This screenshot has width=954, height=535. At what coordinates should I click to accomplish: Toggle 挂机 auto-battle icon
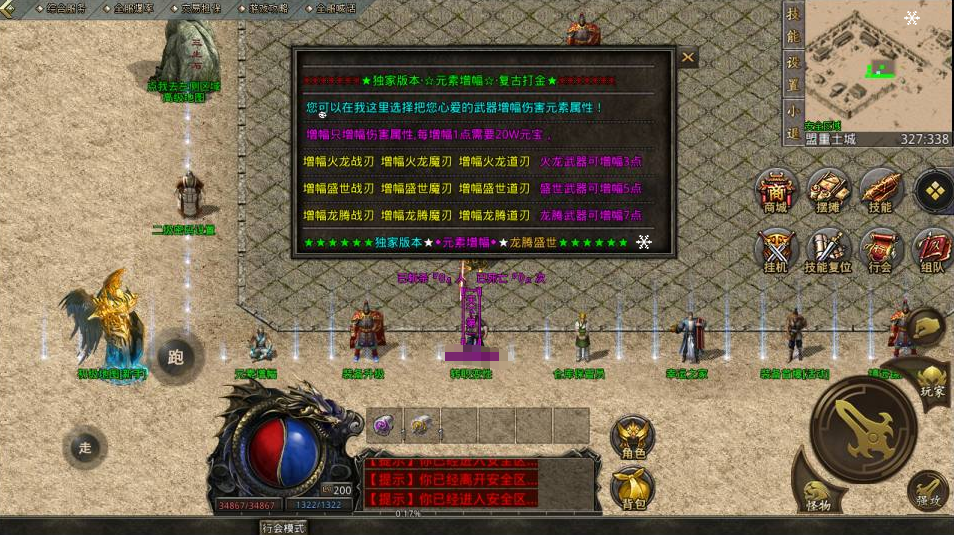(776, 251)
